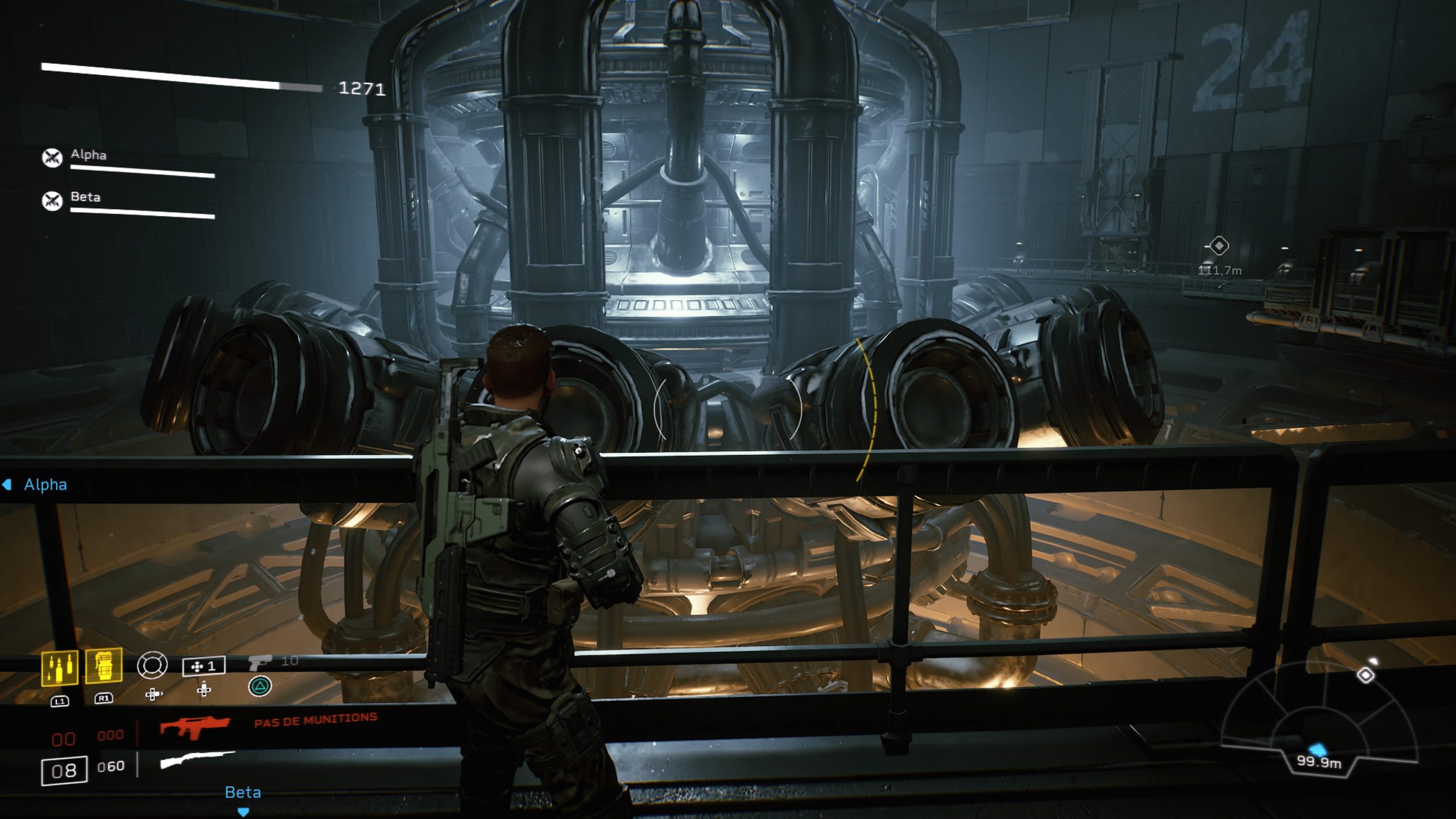Image resolution: width=1456 pixels, height=819 pixels.
Task: Use the first aid kit item
Action: pyautogui.click(x=204, y=666)
